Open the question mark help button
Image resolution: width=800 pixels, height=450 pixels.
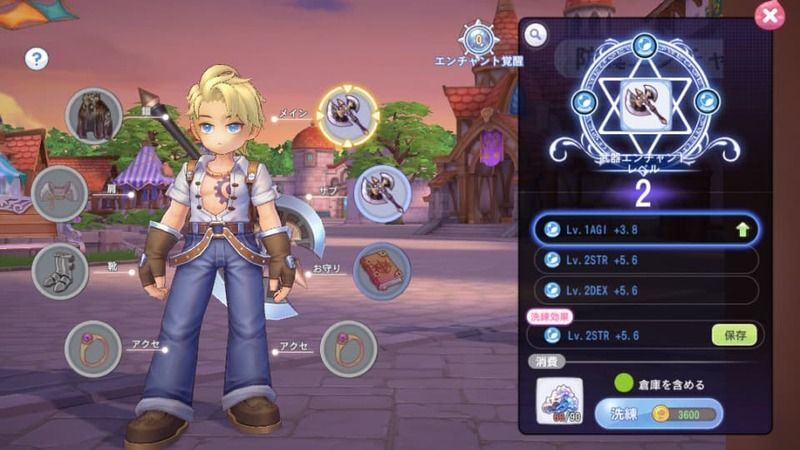click(37, 59)
